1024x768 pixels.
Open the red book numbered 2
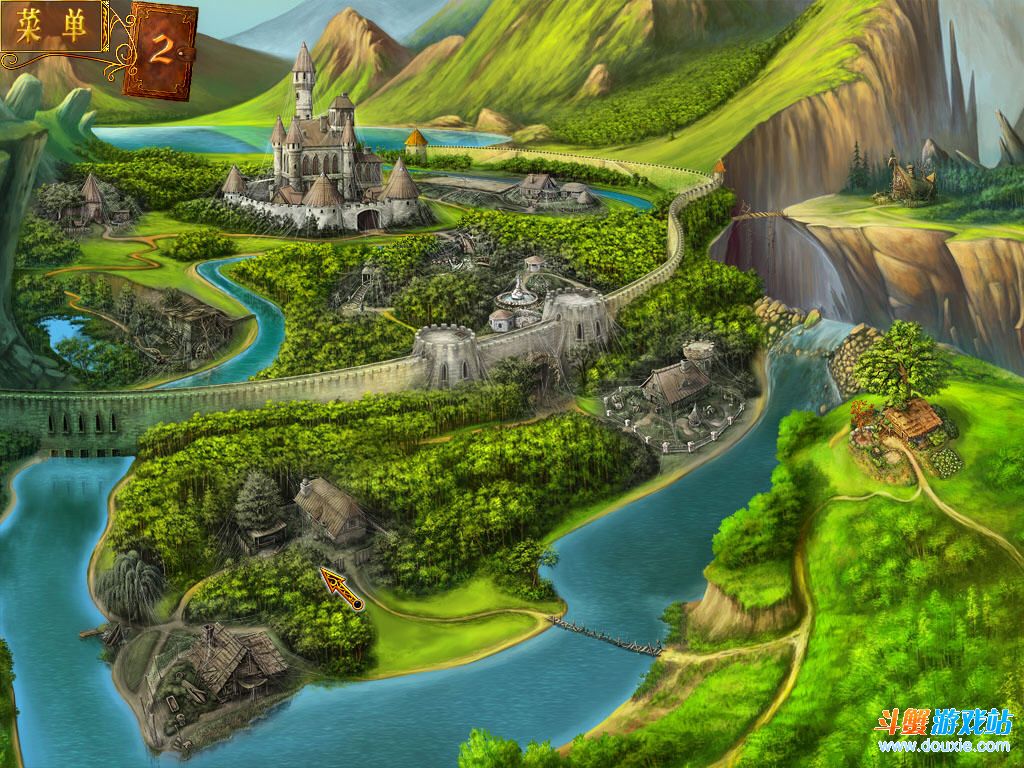(160, 50)
